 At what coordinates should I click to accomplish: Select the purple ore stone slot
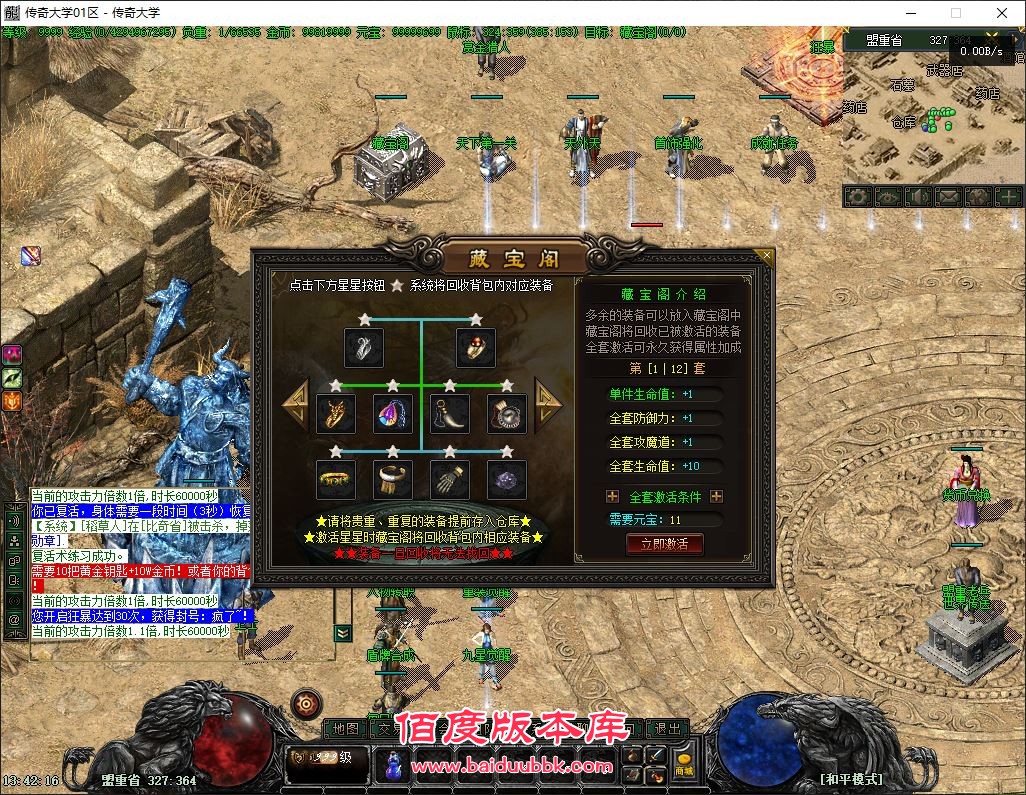507,480
